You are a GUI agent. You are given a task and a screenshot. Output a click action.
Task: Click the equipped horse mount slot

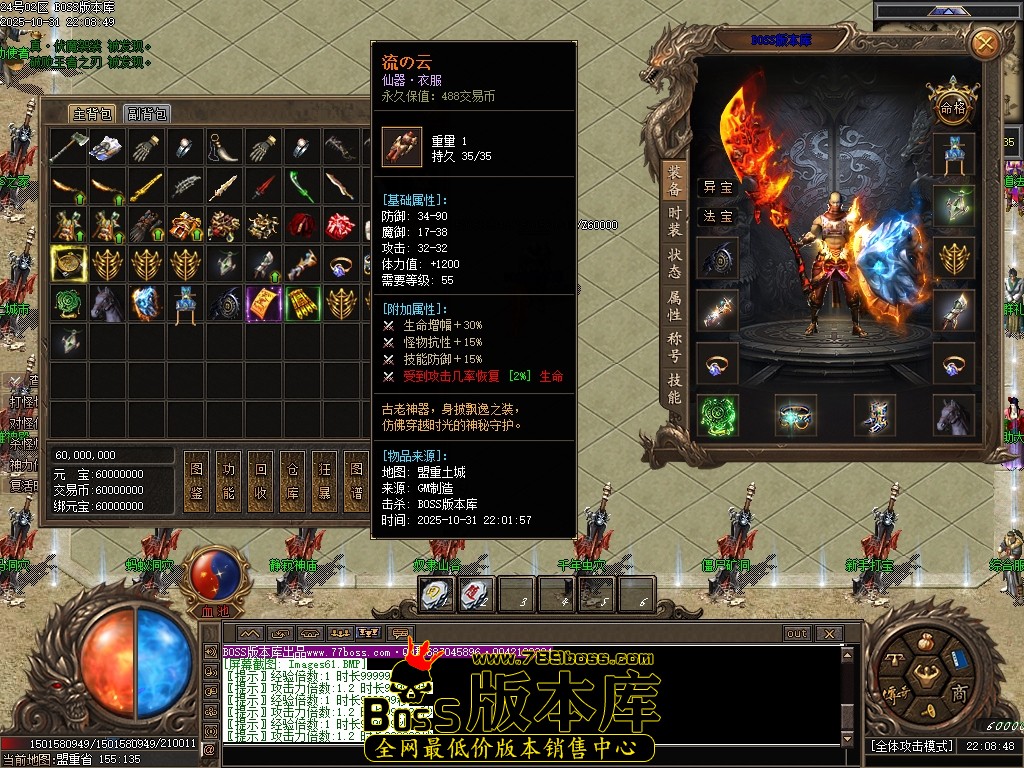click(x=954, y=415)
